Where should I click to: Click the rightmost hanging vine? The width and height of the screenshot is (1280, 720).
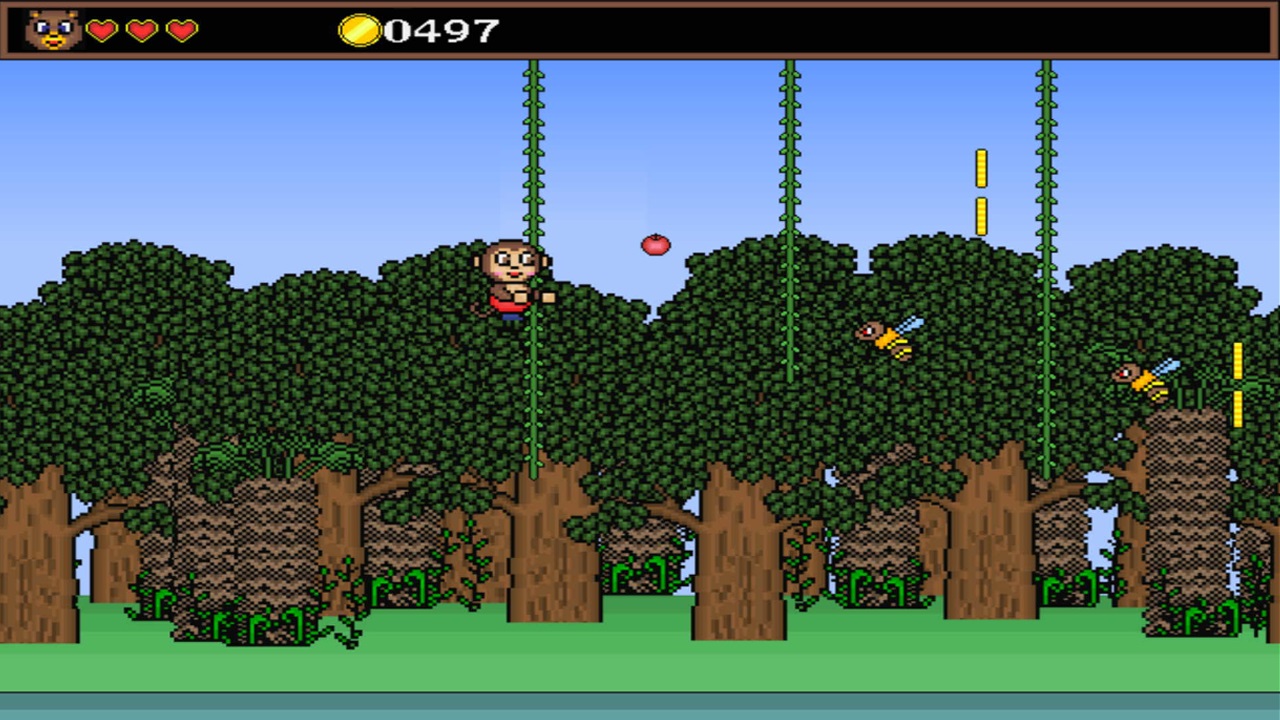coord(1046,150)
